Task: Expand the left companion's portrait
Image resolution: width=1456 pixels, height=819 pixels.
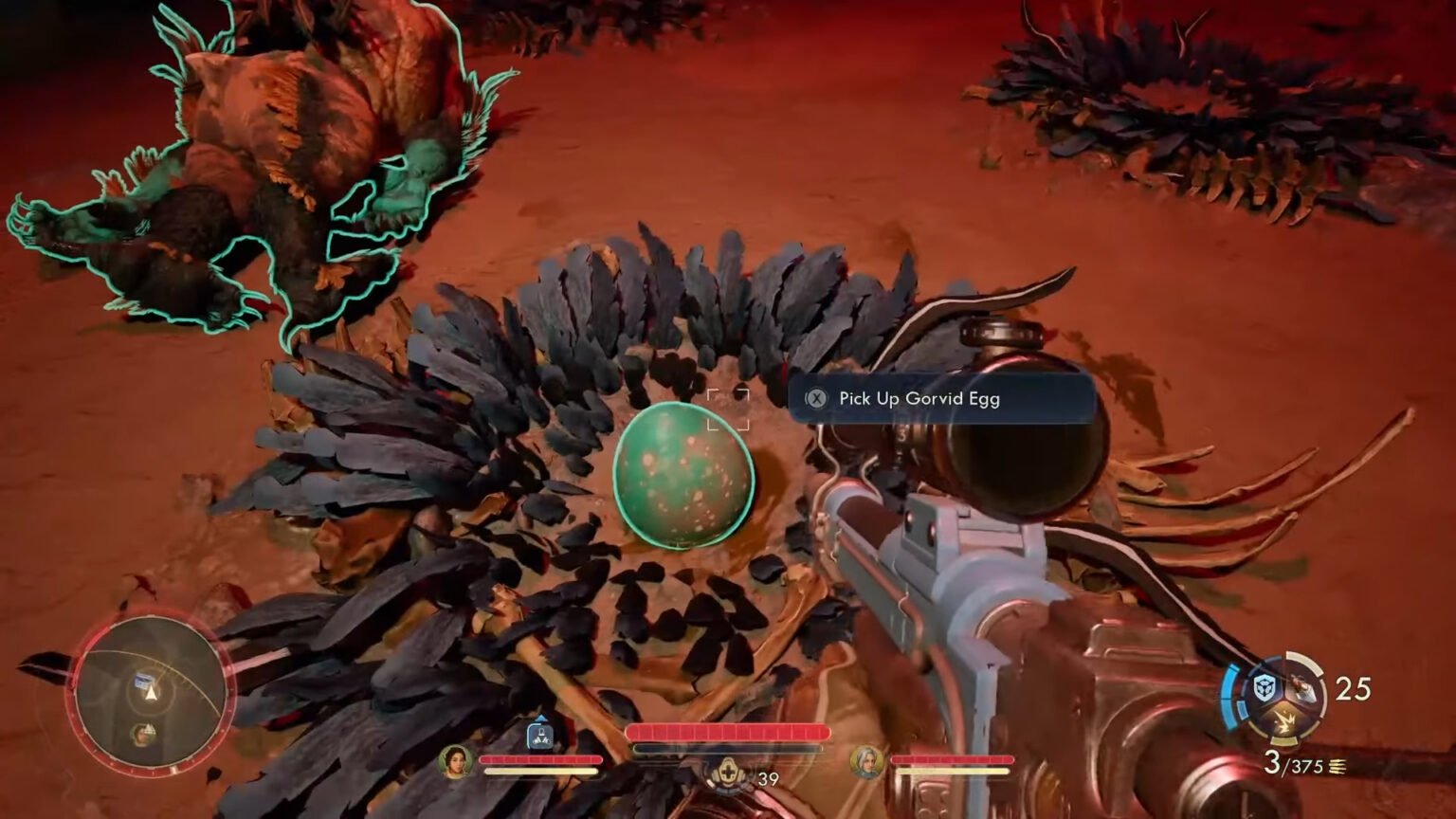Action: click(x=454, y=764)
